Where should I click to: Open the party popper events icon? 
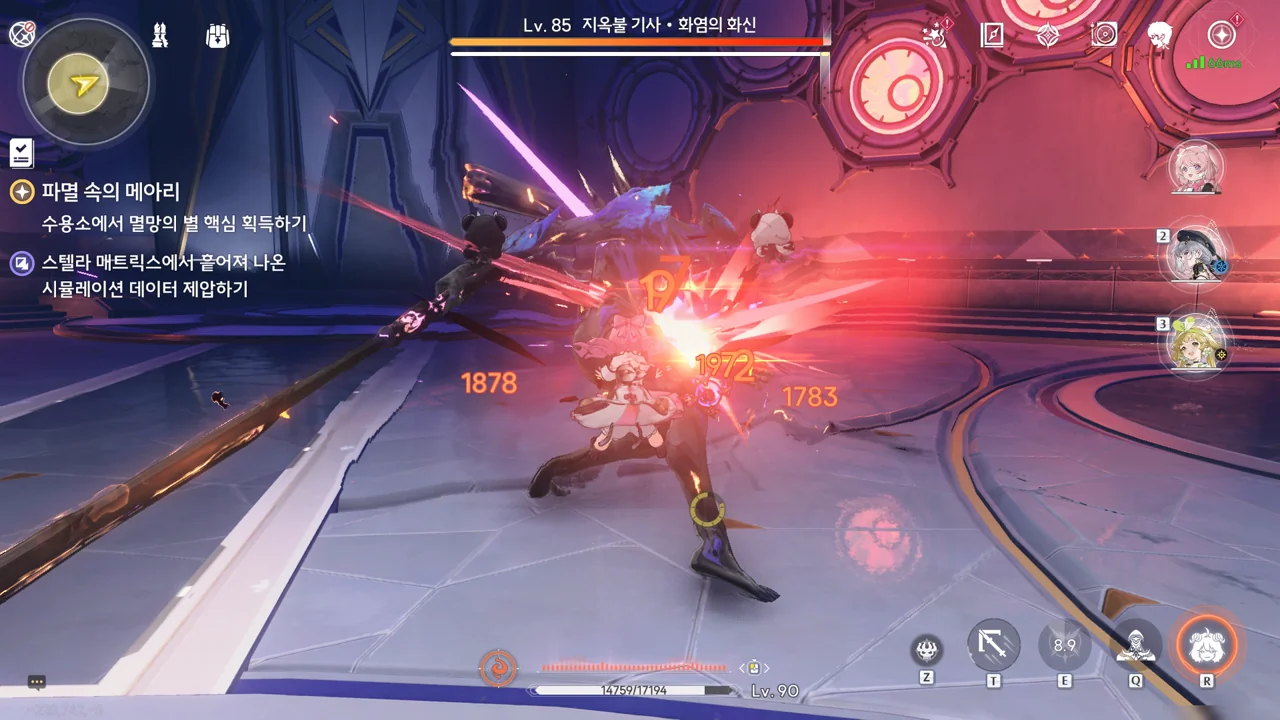[936, 35]
